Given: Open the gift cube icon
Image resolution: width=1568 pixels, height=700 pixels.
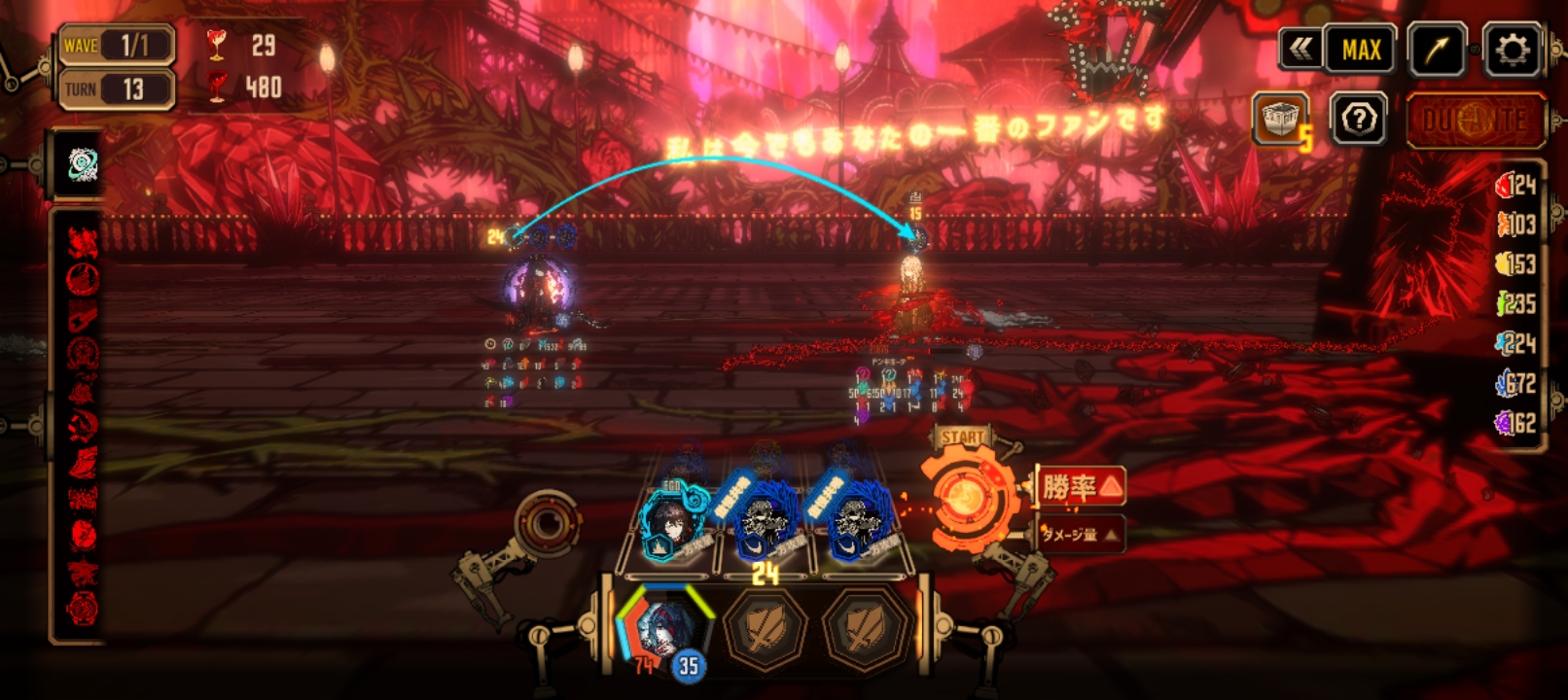Looking at the screenshot, I should coord(1281,120).
